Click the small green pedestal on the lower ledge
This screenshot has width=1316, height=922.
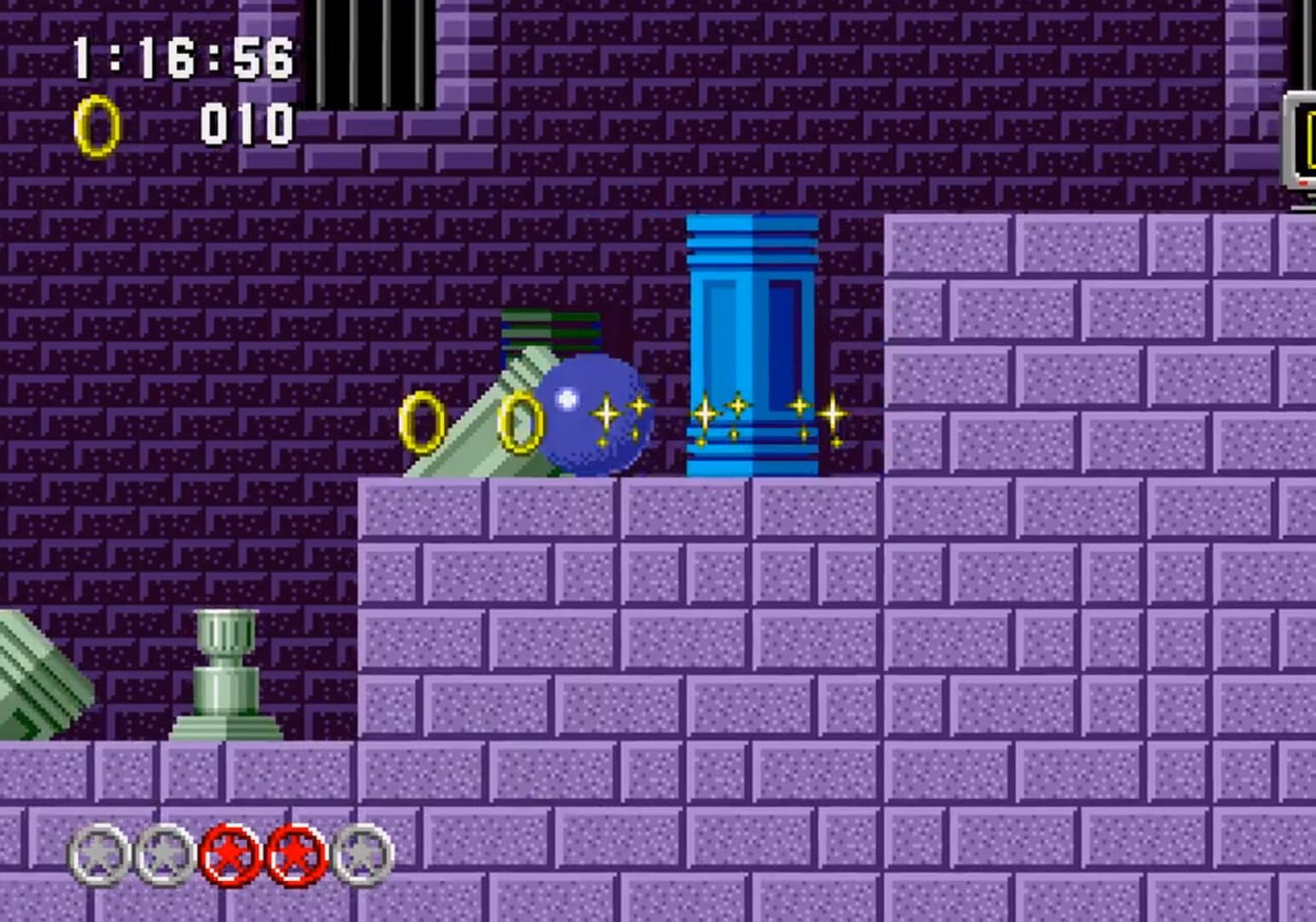coord(226,674)
